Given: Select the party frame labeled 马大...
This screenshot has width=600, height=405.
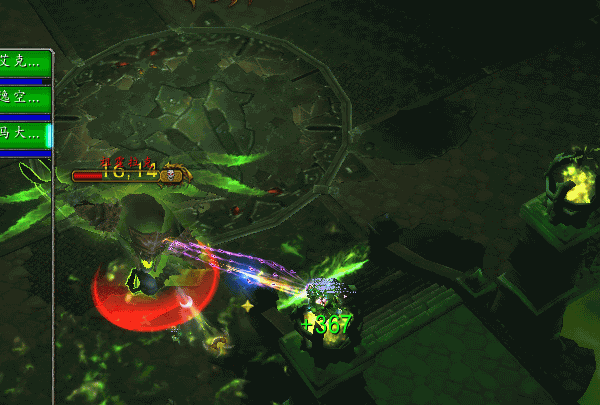Looking at the screenshot, I should coord(24,133).
